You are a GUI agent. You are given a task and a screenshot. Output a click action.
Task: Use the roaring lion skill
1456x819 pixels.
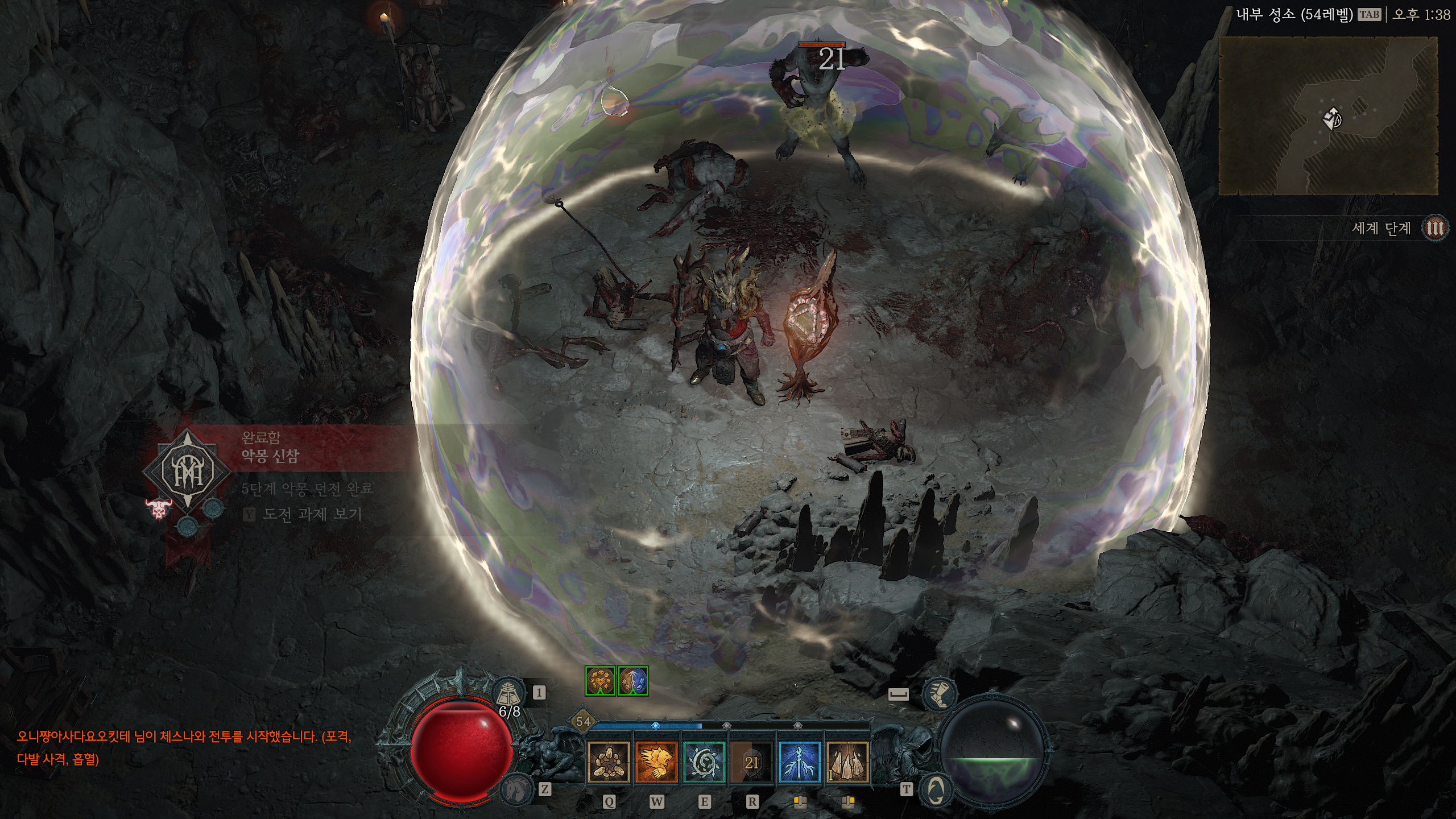tap(656, 763)
